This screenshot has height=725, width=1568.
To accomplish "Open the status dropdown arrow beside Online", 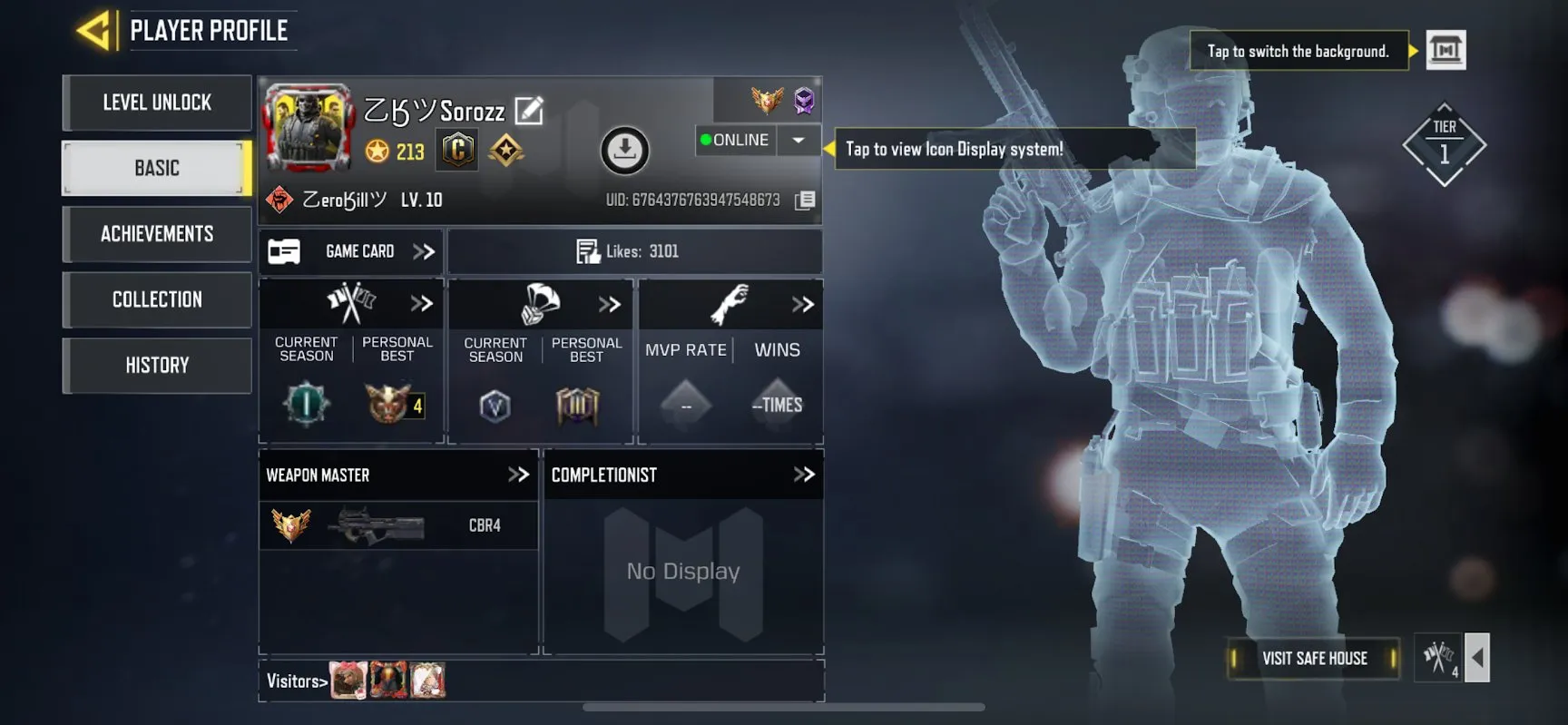I will 798,140.
